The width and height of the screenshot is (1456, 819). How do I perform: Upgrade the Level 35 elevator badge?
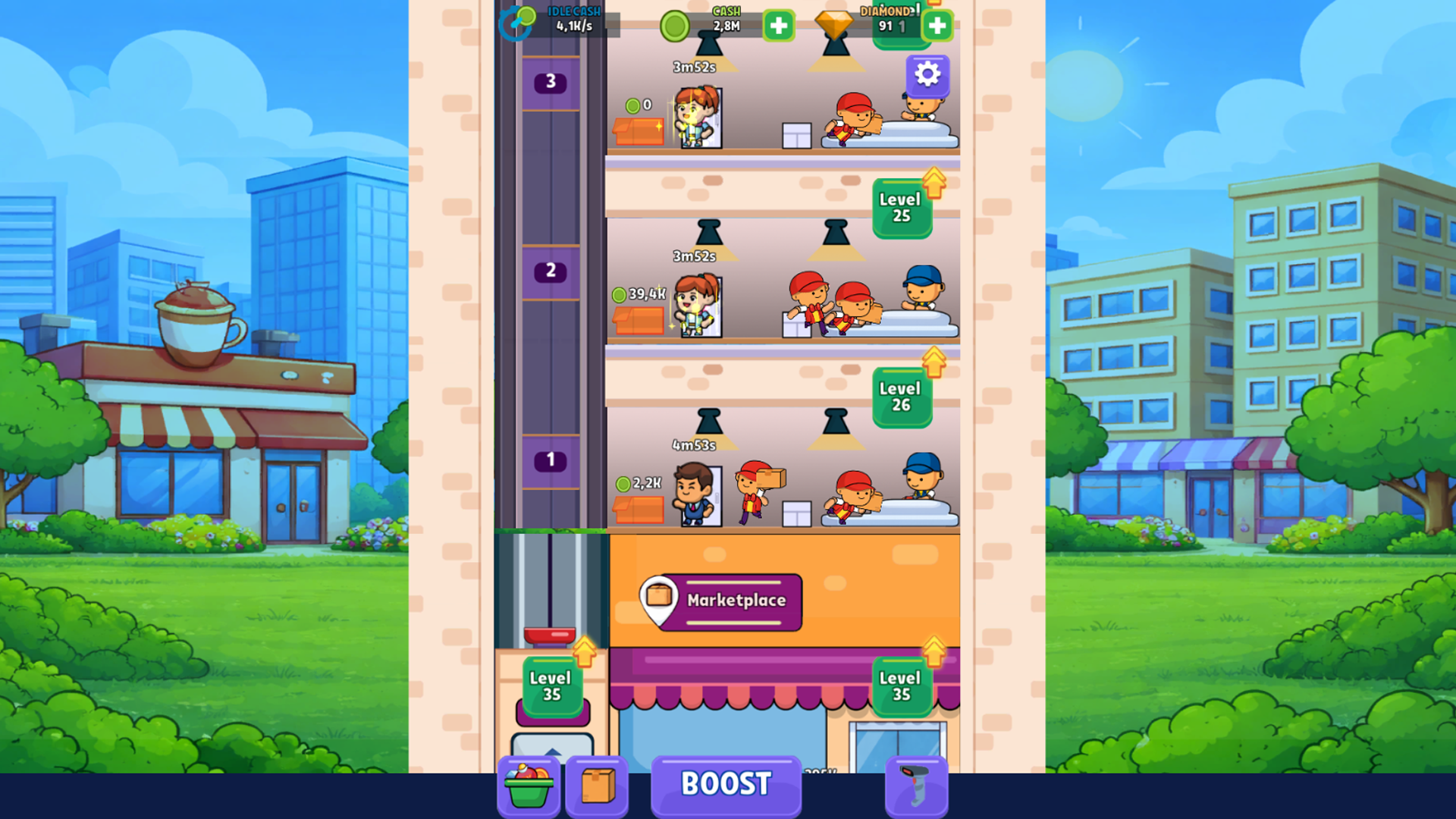(x=551, y=686)
